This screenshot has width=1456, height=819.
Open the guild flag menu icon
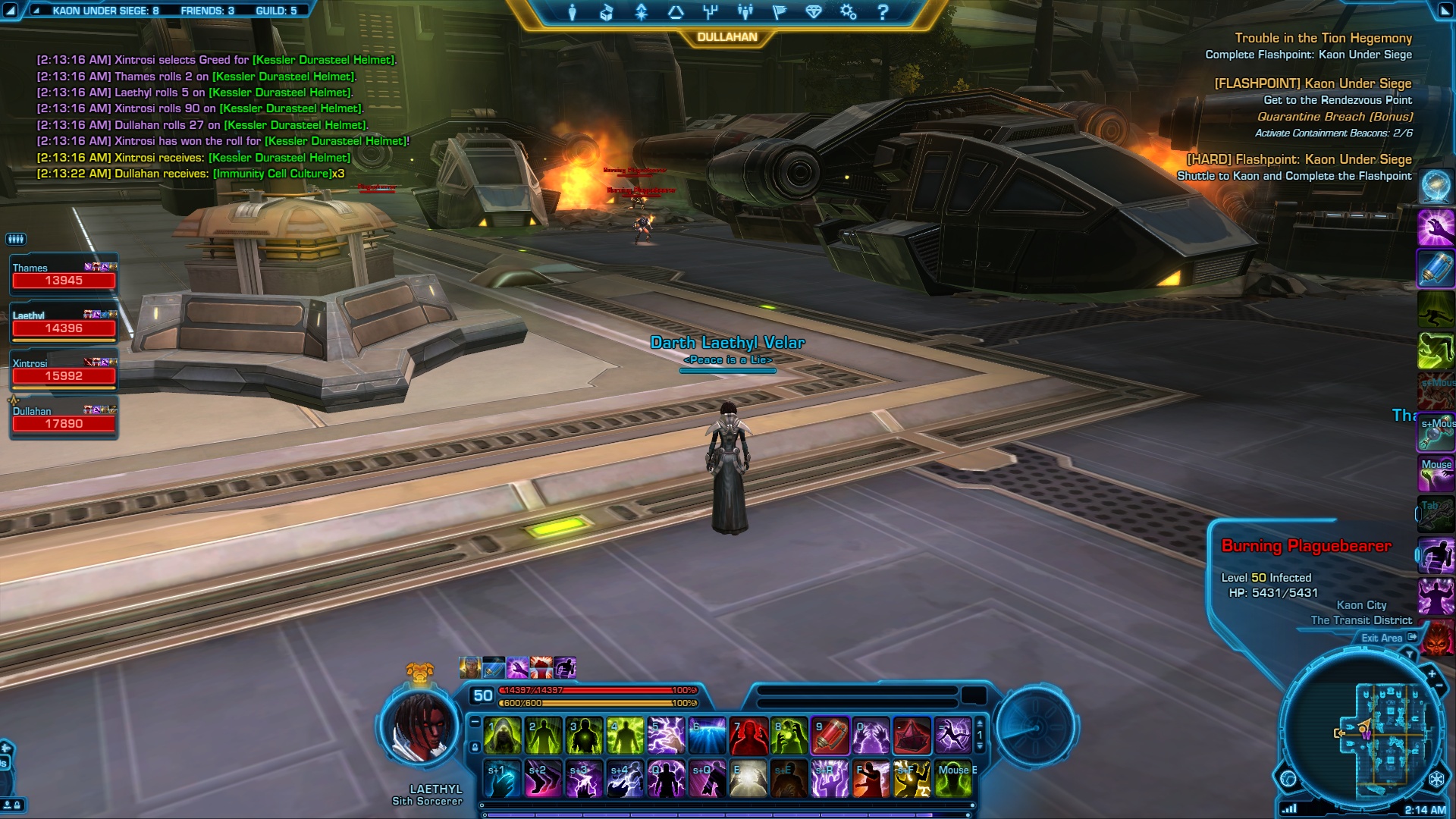(x=780, y=12)
